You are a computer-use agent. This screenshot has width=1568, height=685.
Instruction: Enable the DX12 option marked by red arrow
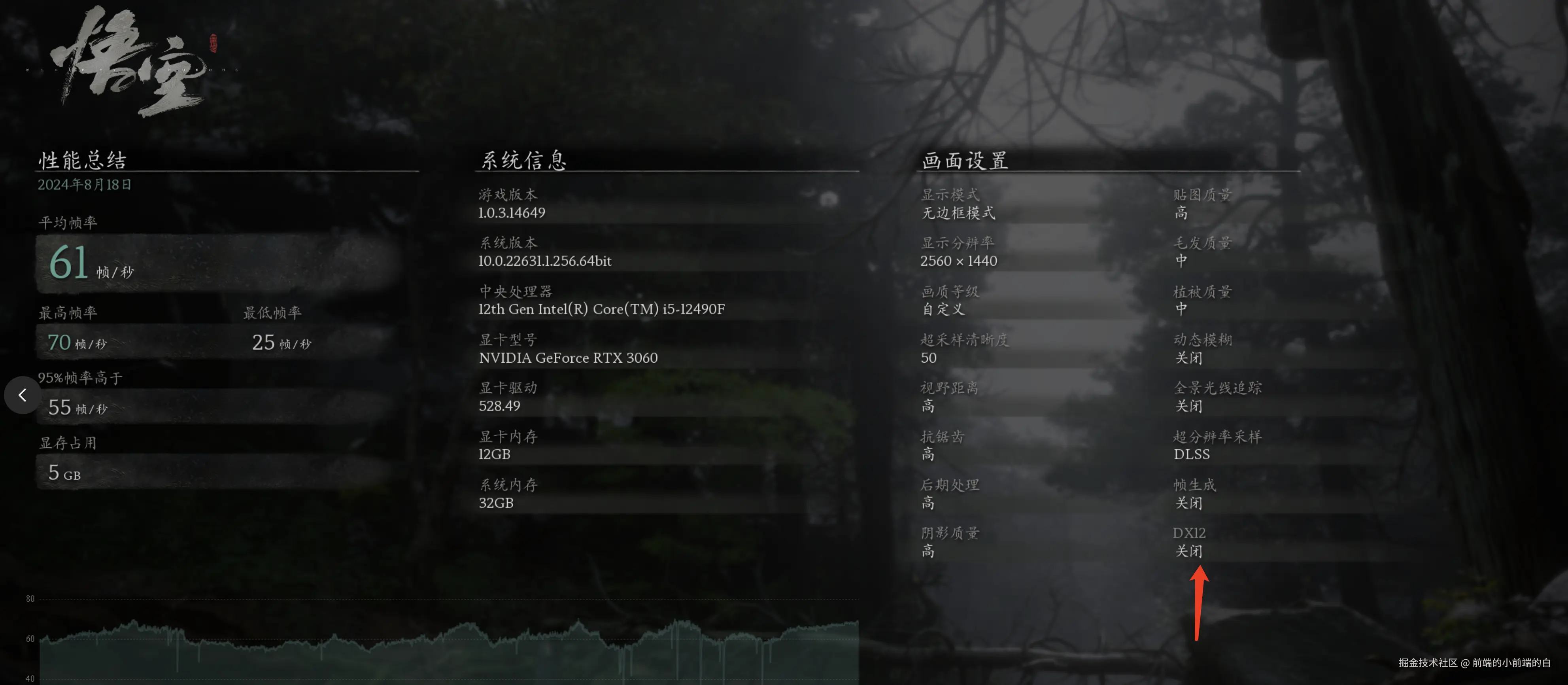(1190, 542)
